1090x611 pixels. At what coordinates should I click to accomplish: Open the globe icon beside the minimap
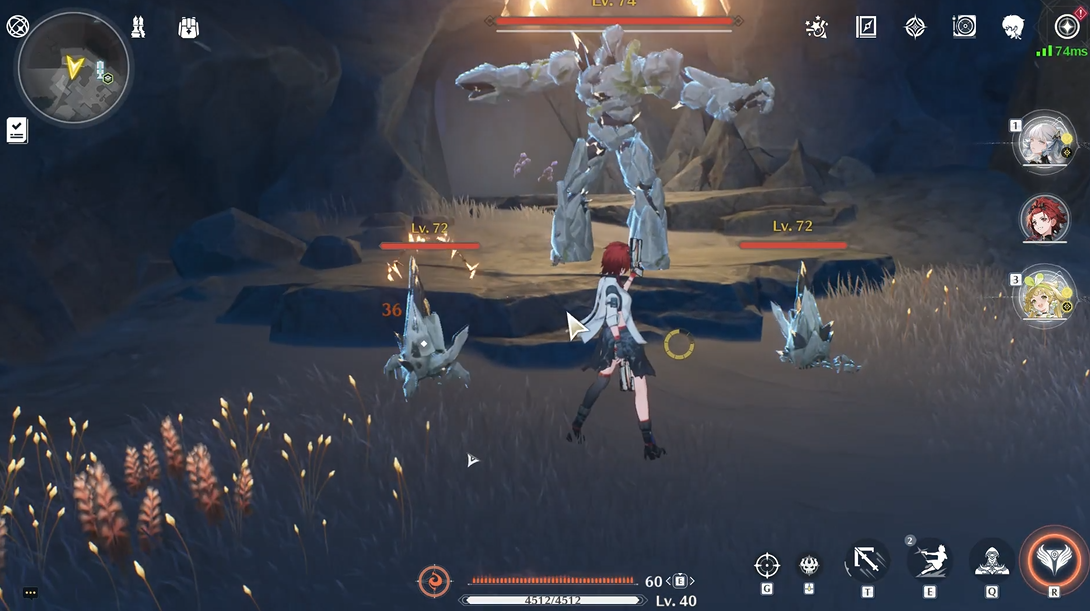[x=17, y=27]
